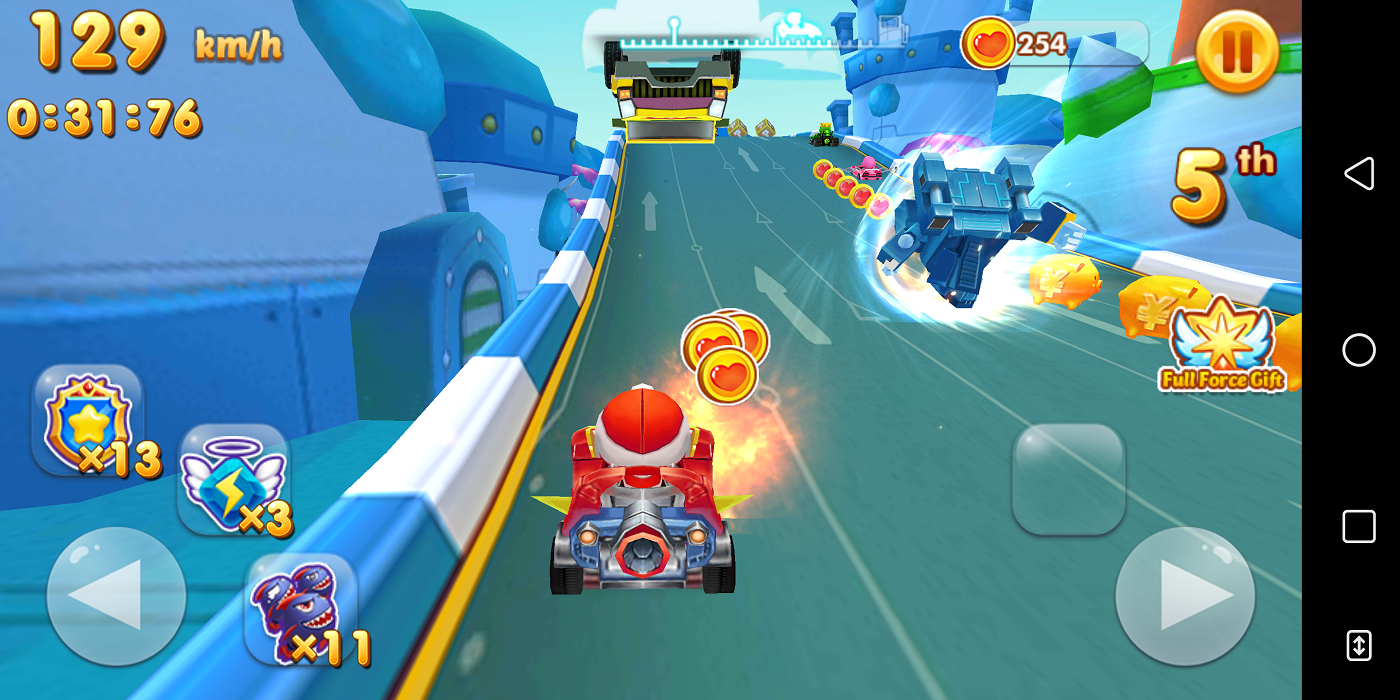
Task: Steer left with the left arrow button
Action: [116, 596]
